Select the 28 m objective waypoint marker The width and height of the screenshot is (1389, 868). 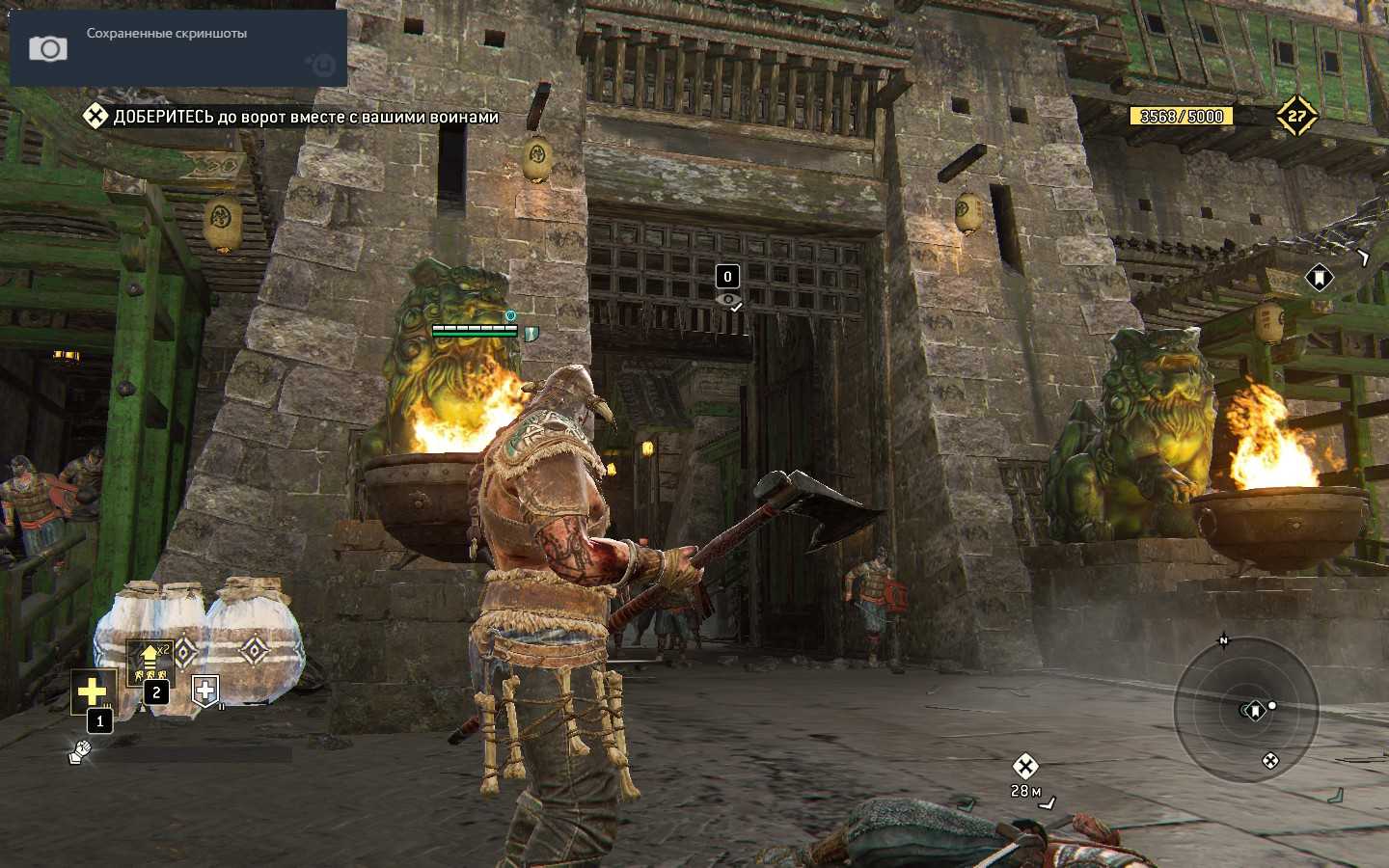point(1024,767)
